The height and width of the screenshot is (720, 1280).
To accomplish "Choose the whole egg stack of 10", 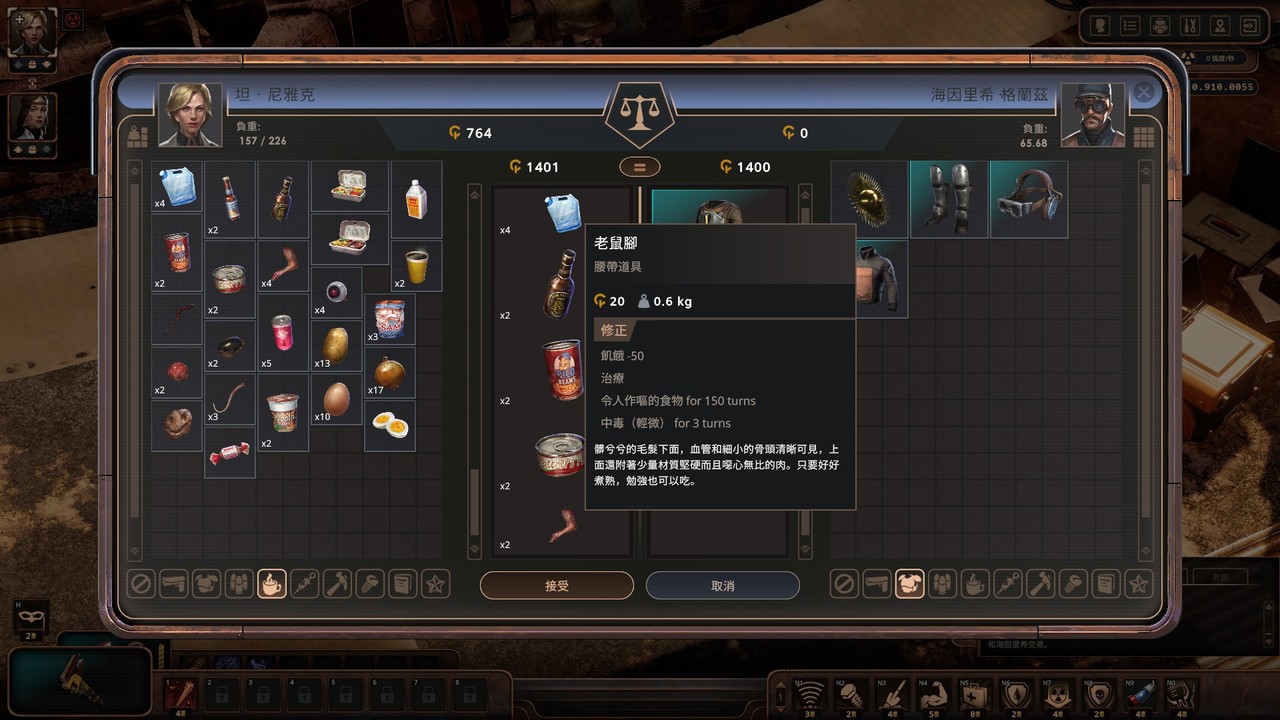I will [x=337, y=398].
